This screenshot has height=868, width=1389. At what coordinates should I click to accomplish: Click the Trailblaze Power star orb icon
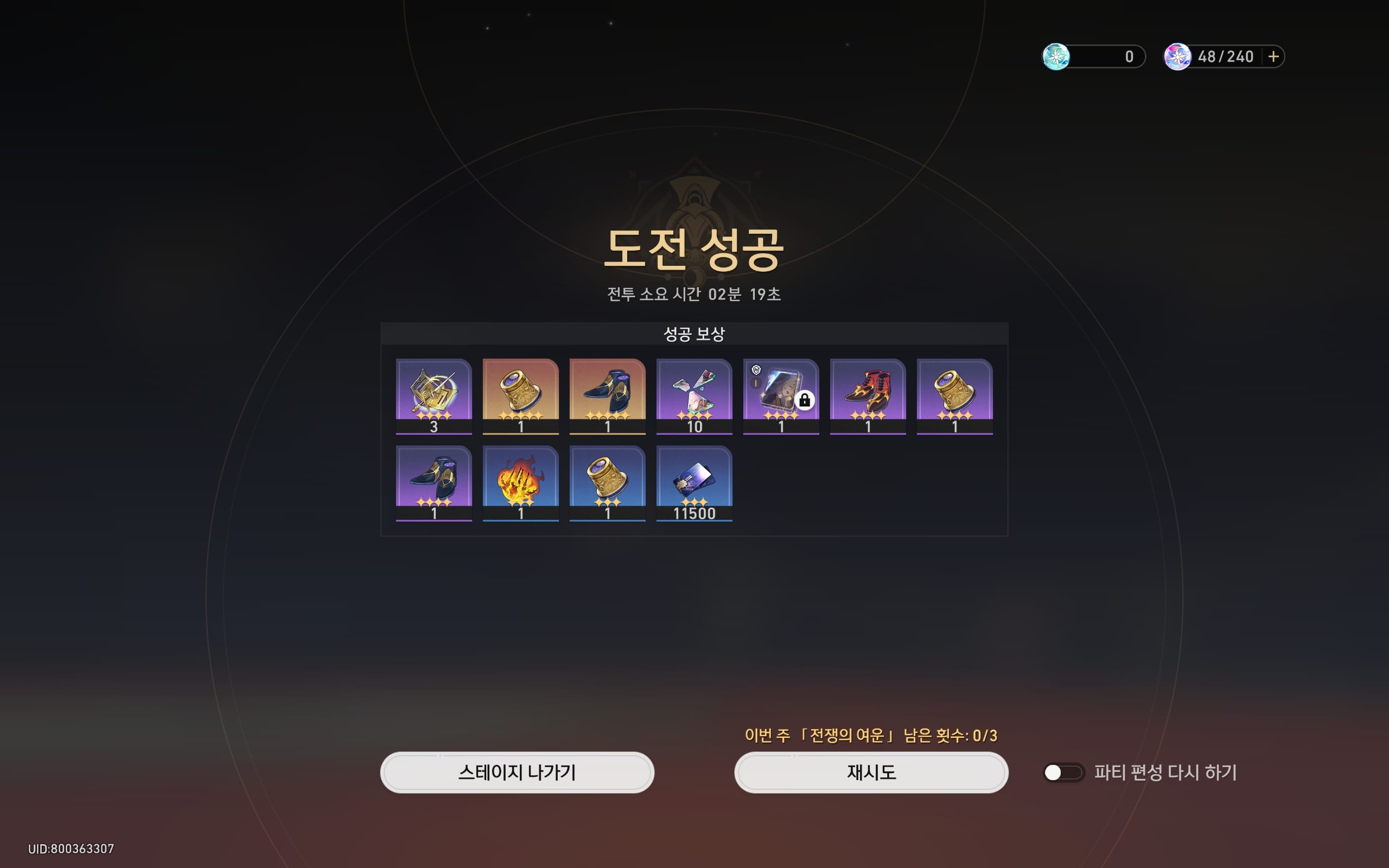coord(1178,56)
